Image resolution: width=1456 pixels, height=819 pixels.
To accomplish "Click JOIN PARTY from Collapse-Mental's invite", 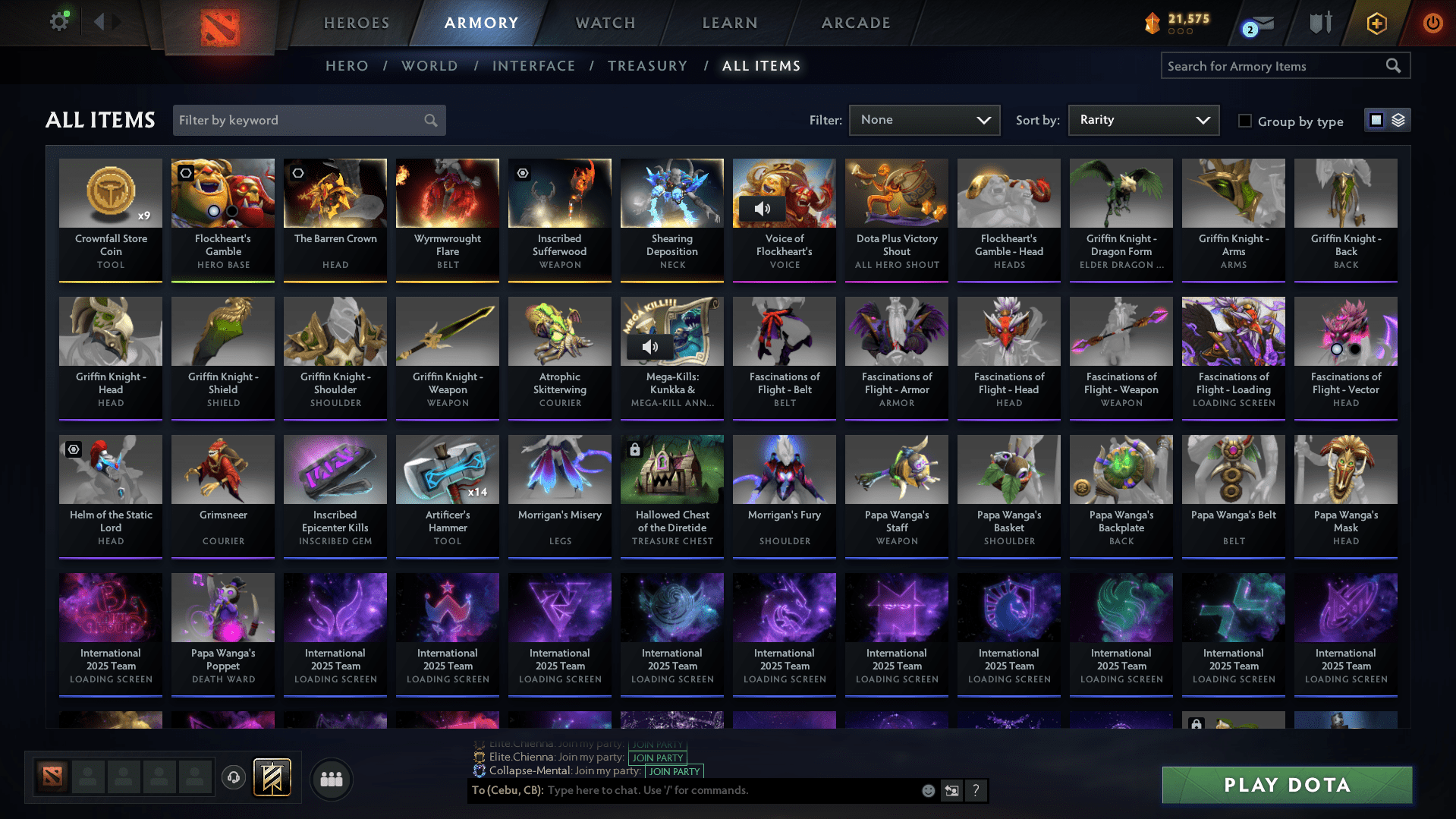I will [x=673, y=771].
